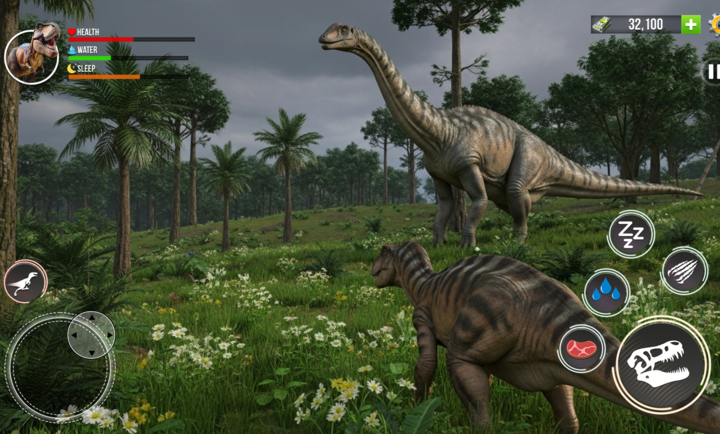Image resolution: width=720 pixels, height=434 pixels.
Task: Activate the sleep Zz button
Action: tap(630, 235)
